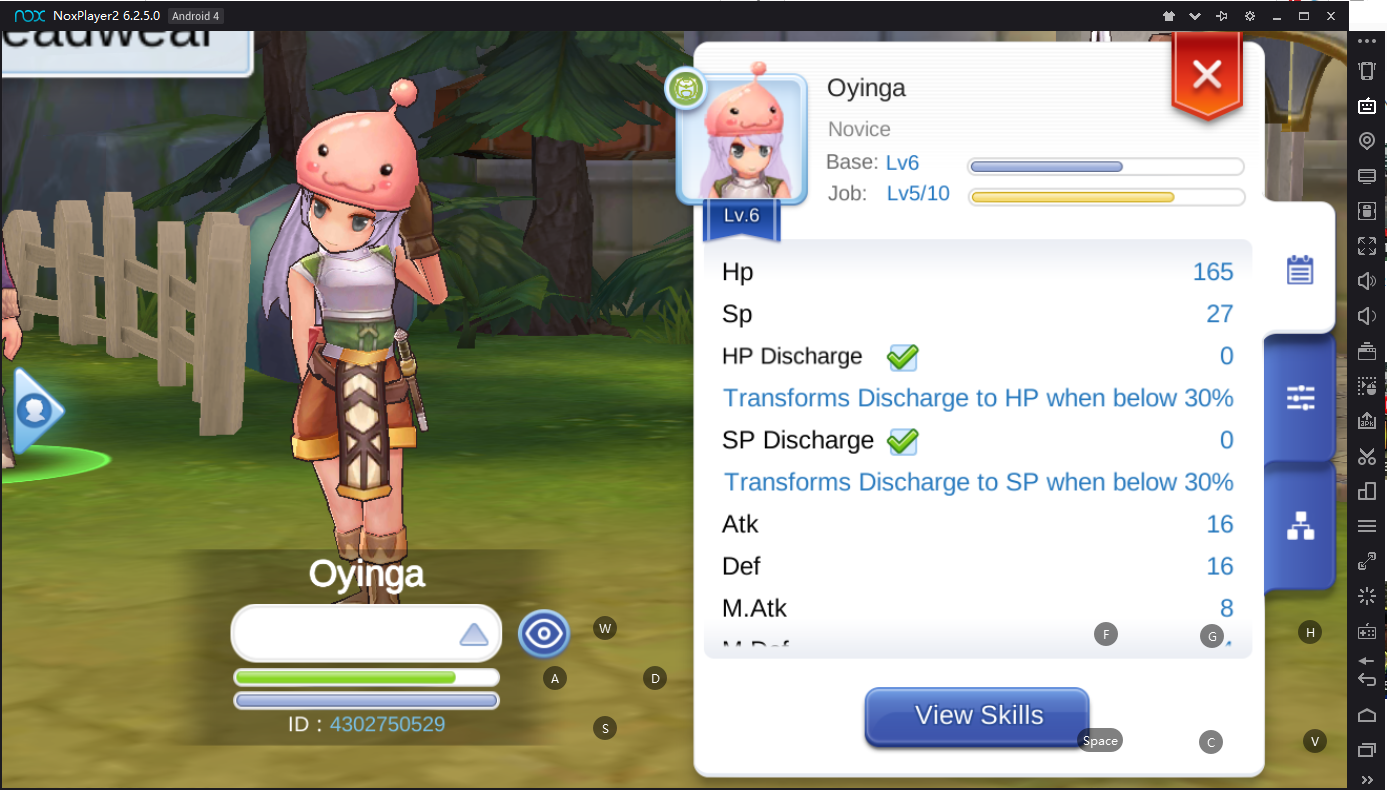Viewport: 1387px width, 791px height.
Task: Switch to the clipboard info tab
Action: point(1299,270)
